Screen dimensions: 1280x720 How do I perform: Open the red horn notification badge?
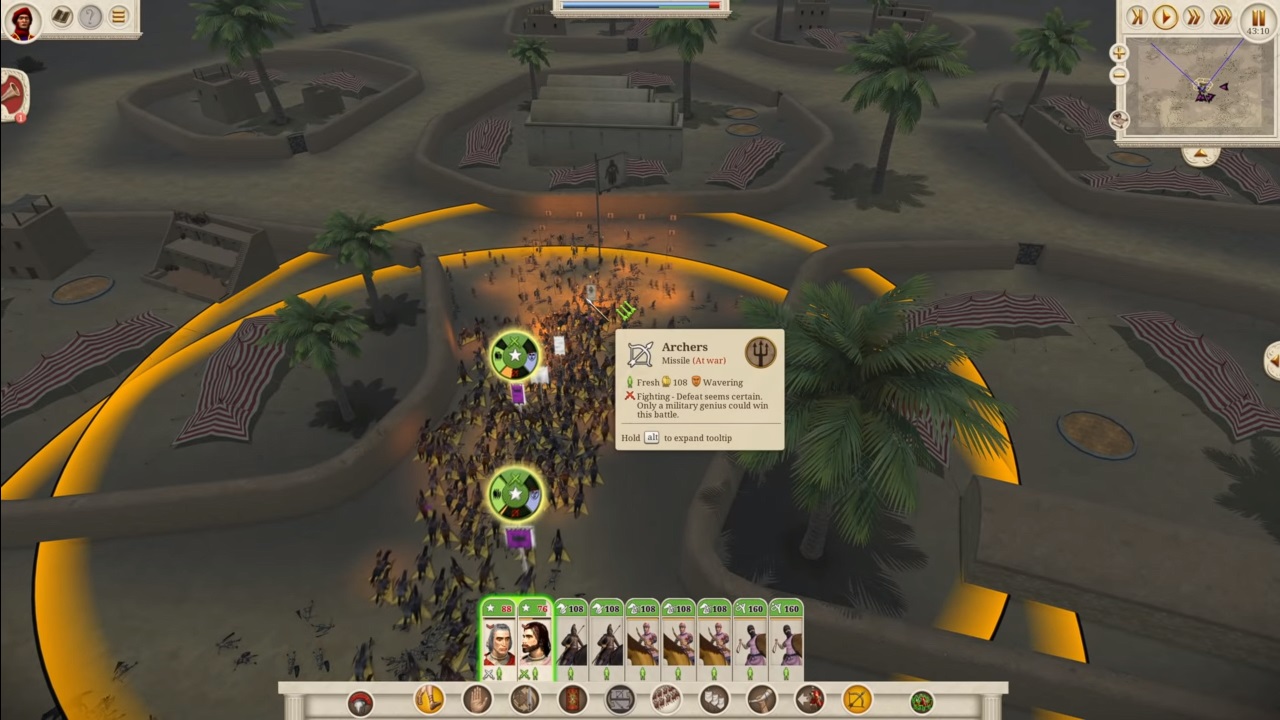(14, 95)
